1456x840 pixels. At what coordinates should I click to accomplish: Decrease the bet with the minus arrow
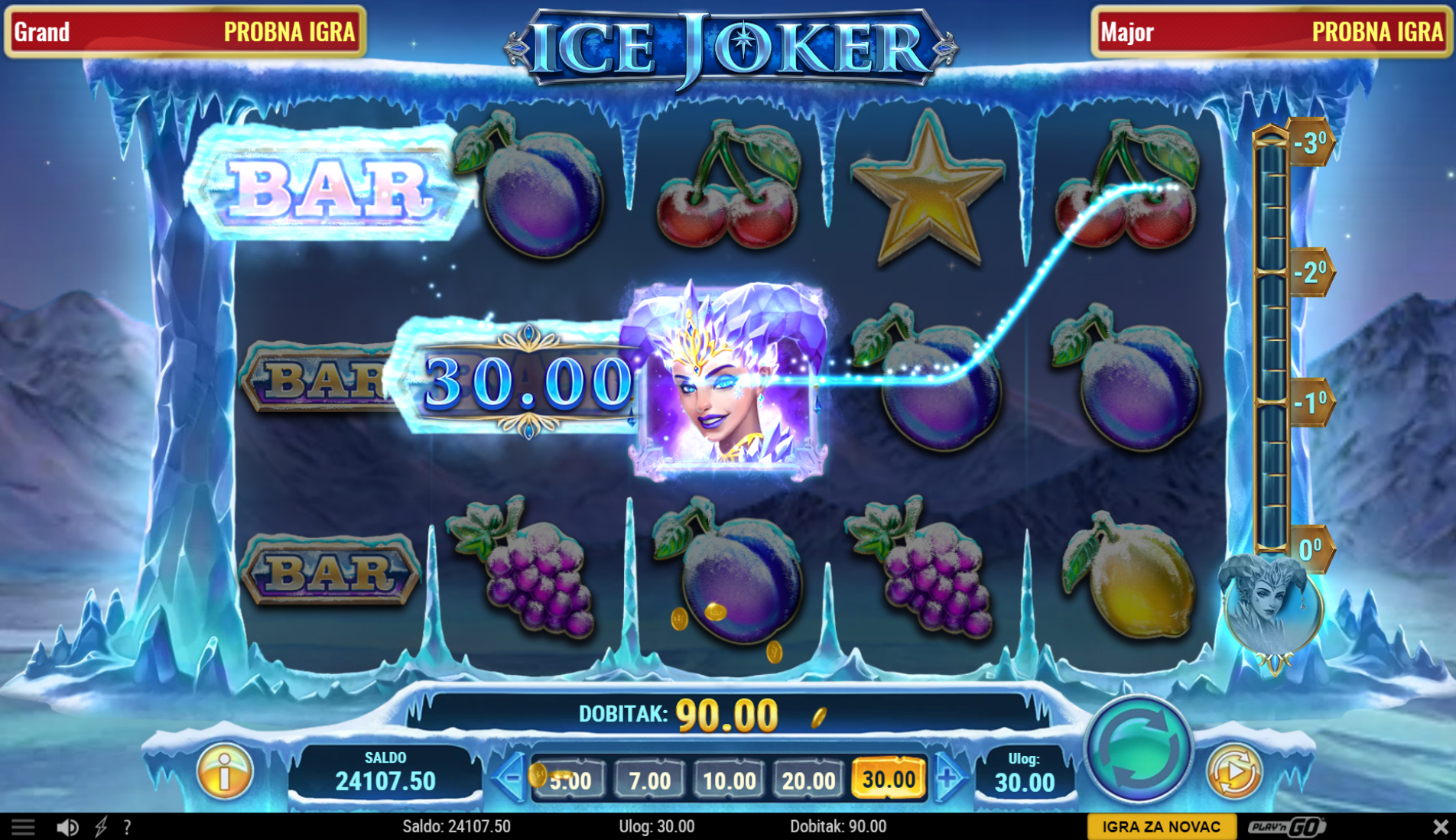509,779
